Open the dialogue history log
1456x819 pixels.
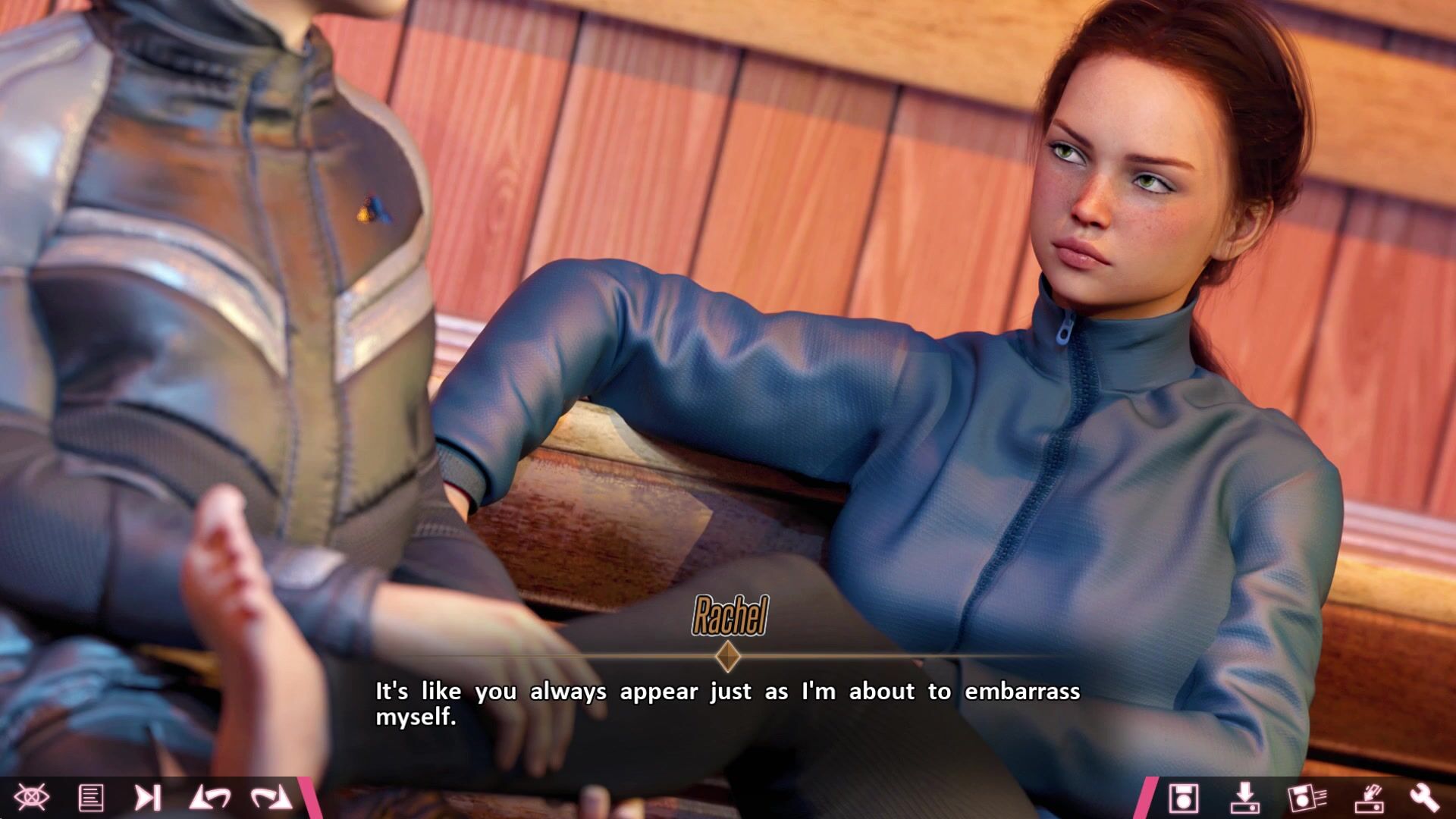click(x=91, y=798)
